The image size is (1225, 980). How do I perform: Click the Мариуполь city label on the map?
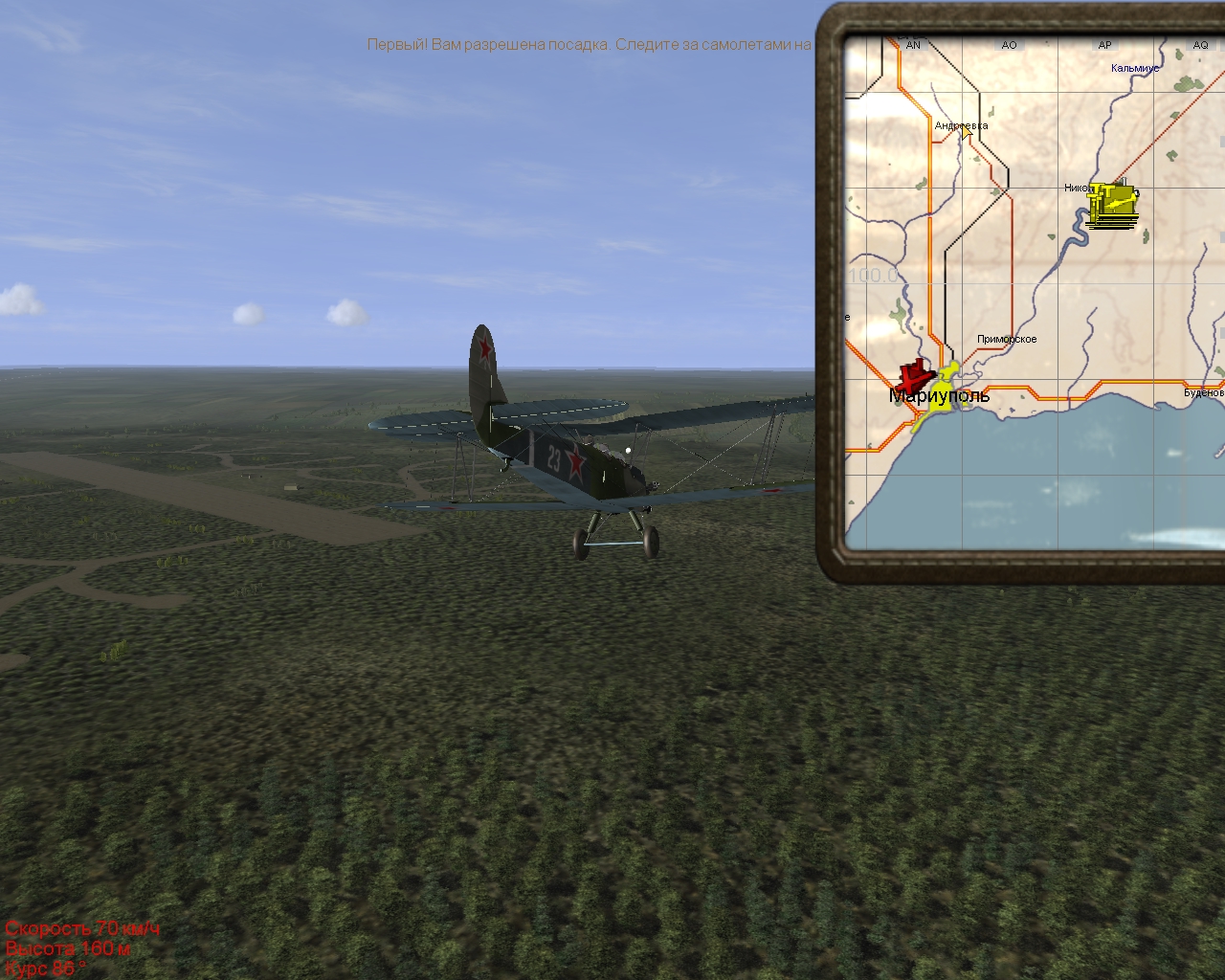[939, 396]
